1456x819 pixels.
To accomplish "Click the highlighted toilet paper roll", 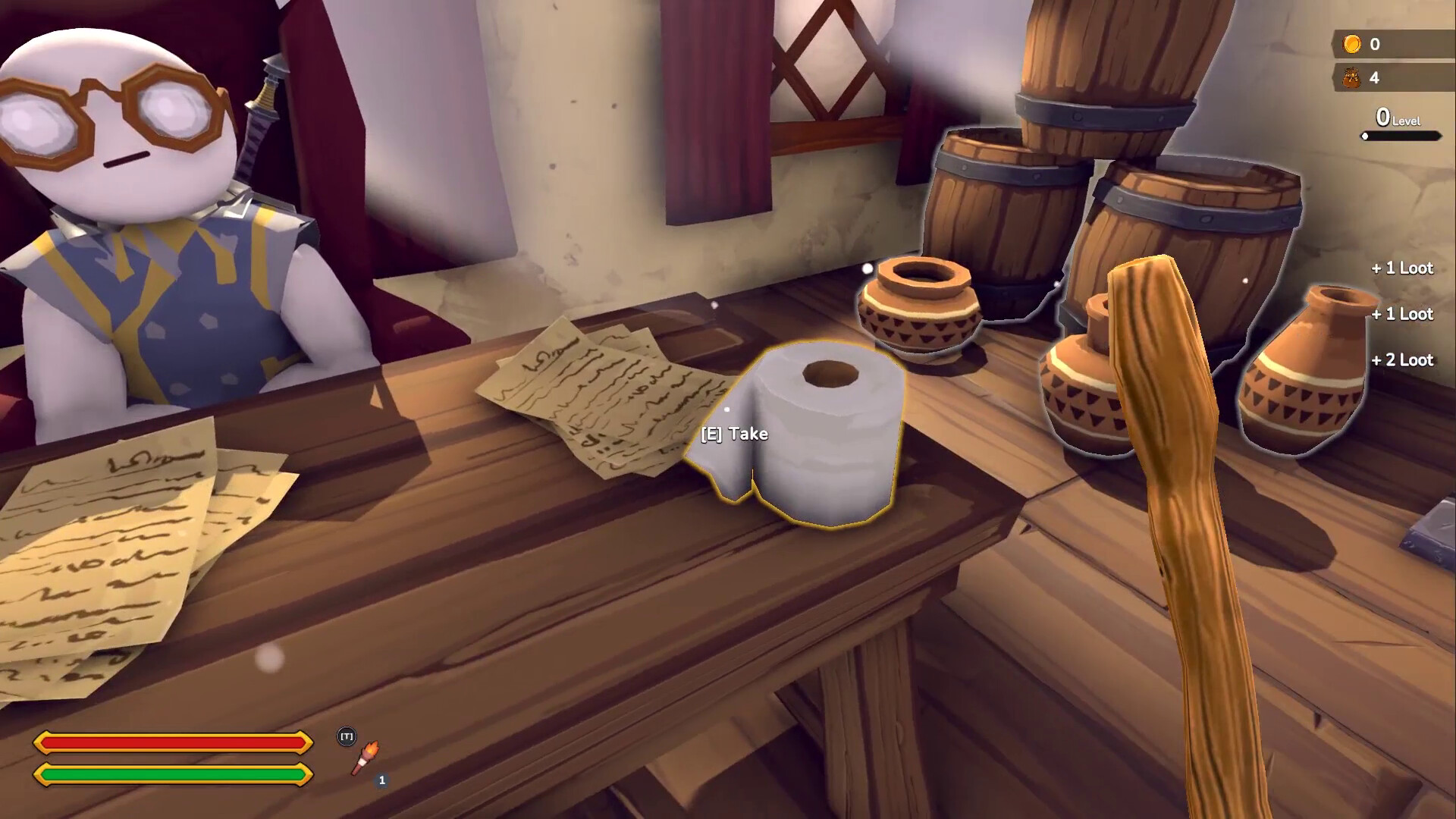I will pyautogui.click(x=827, y=432).
